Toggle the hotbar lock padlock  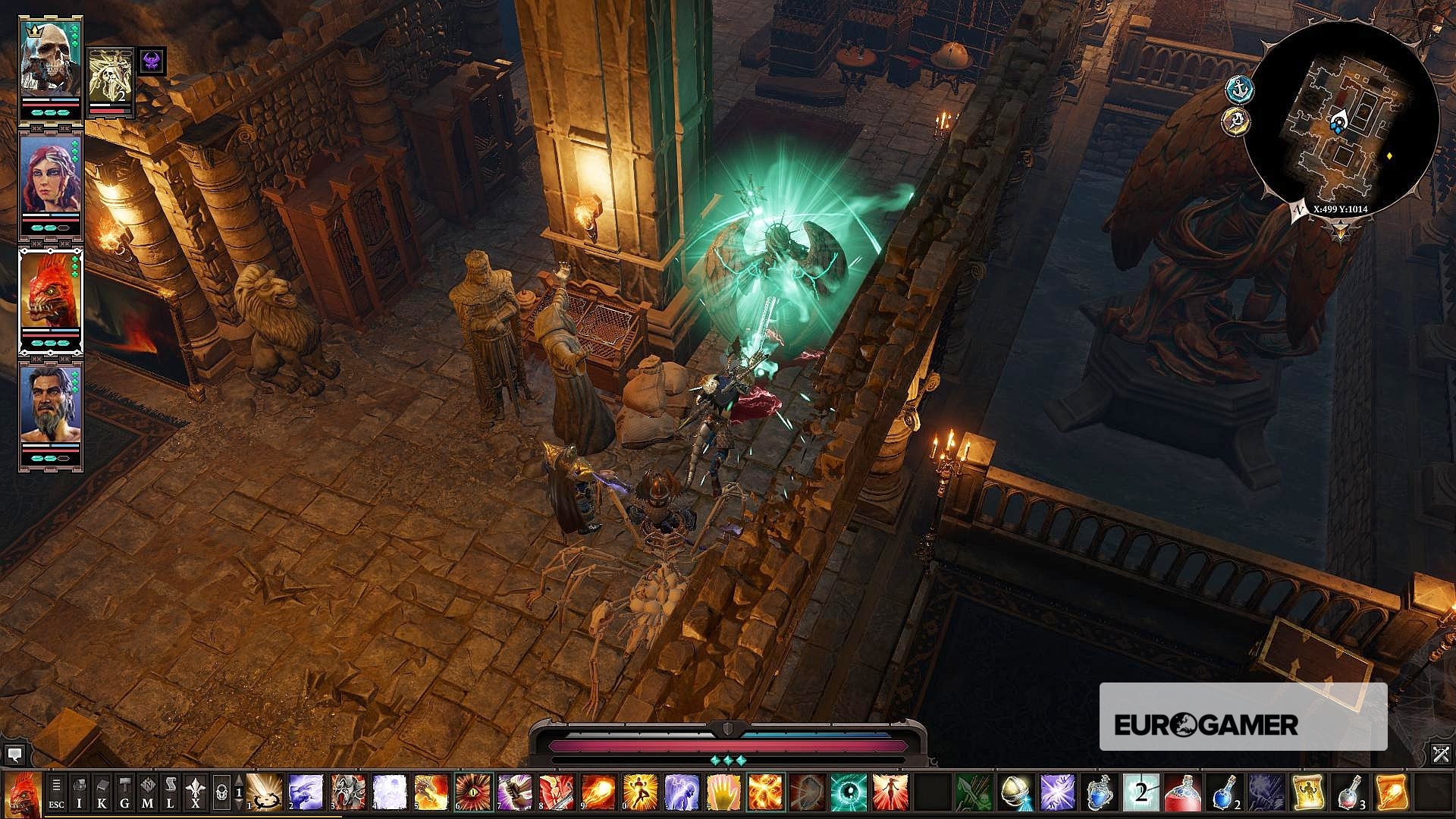pyautogui.click(x=221, y=792)
